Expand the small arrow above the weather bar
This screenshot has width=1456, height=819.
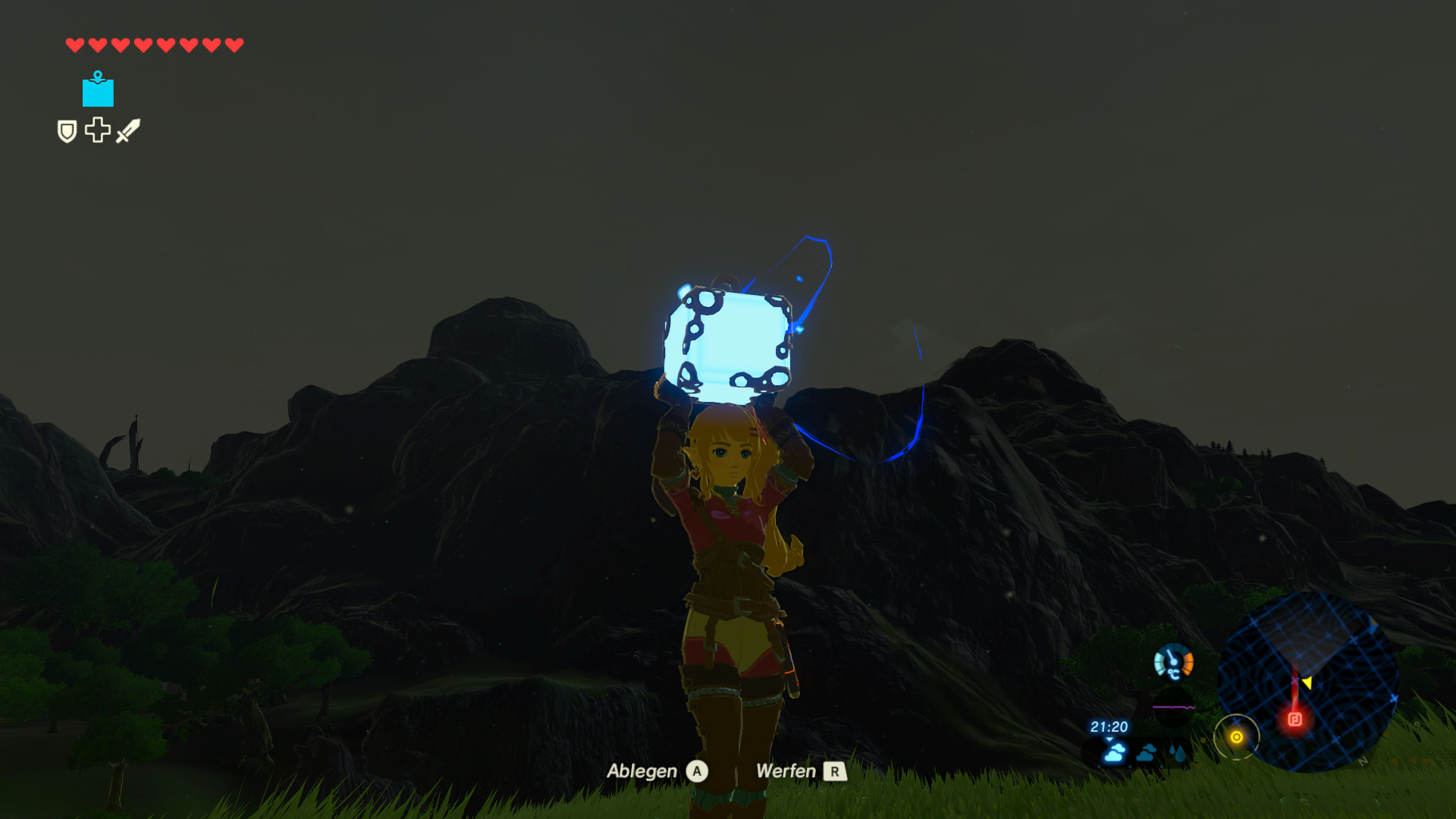[x=1109, y=740]
